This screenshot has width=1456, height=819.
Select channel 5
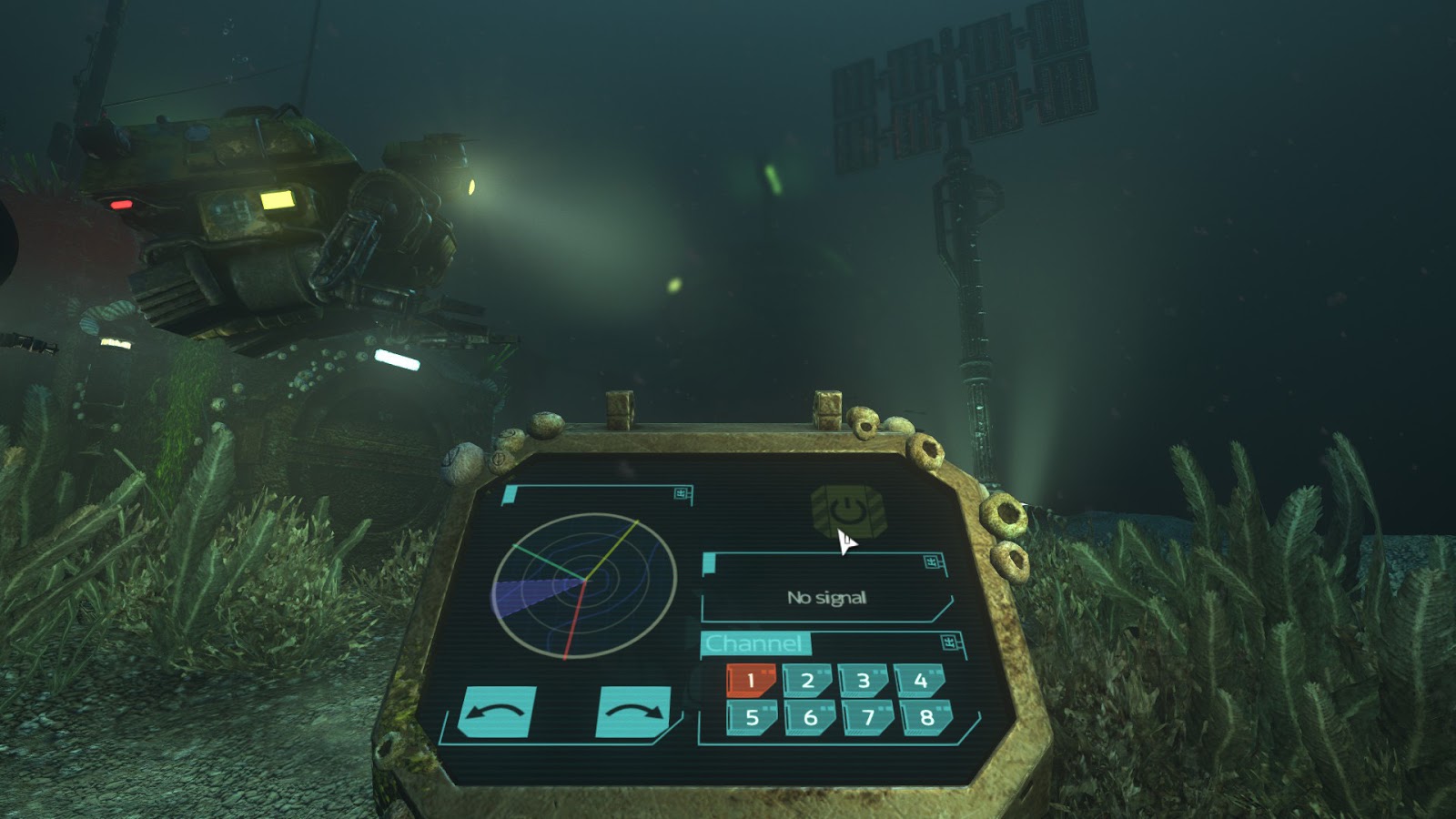pos(752,717)
